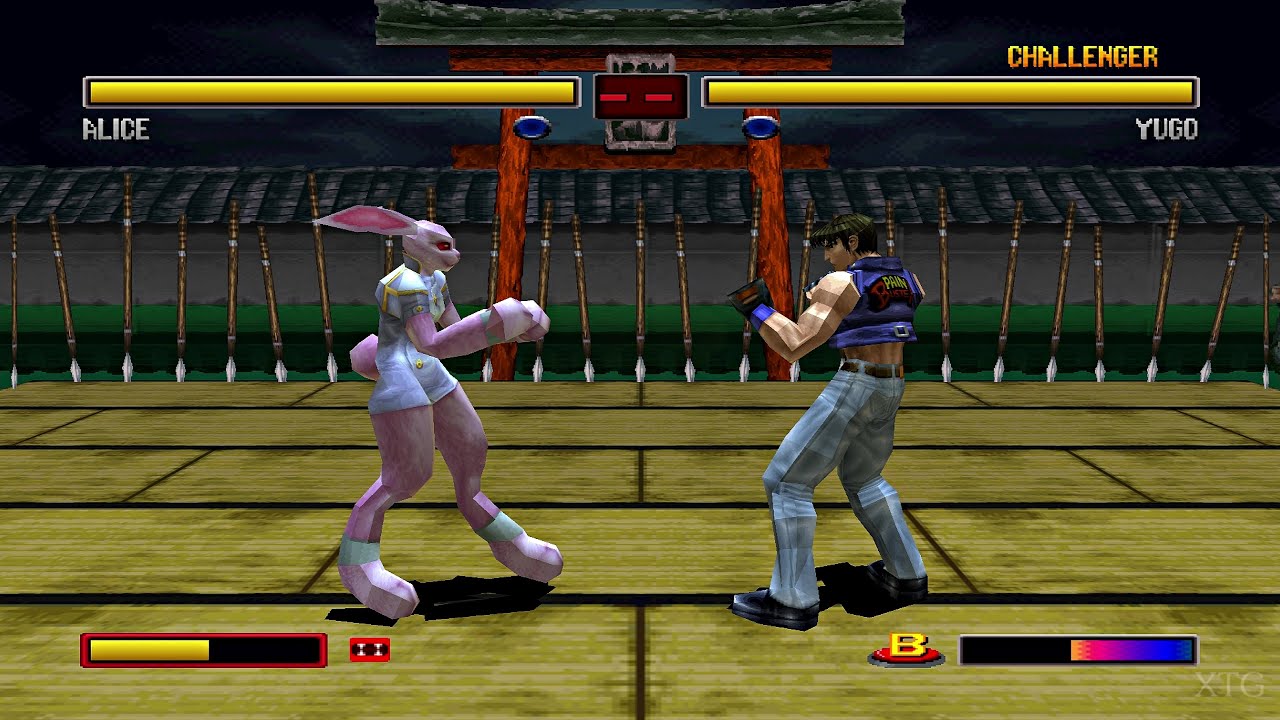Expand Alice's health bar frame
1280x720 pixels.
(x=330, y=91)
